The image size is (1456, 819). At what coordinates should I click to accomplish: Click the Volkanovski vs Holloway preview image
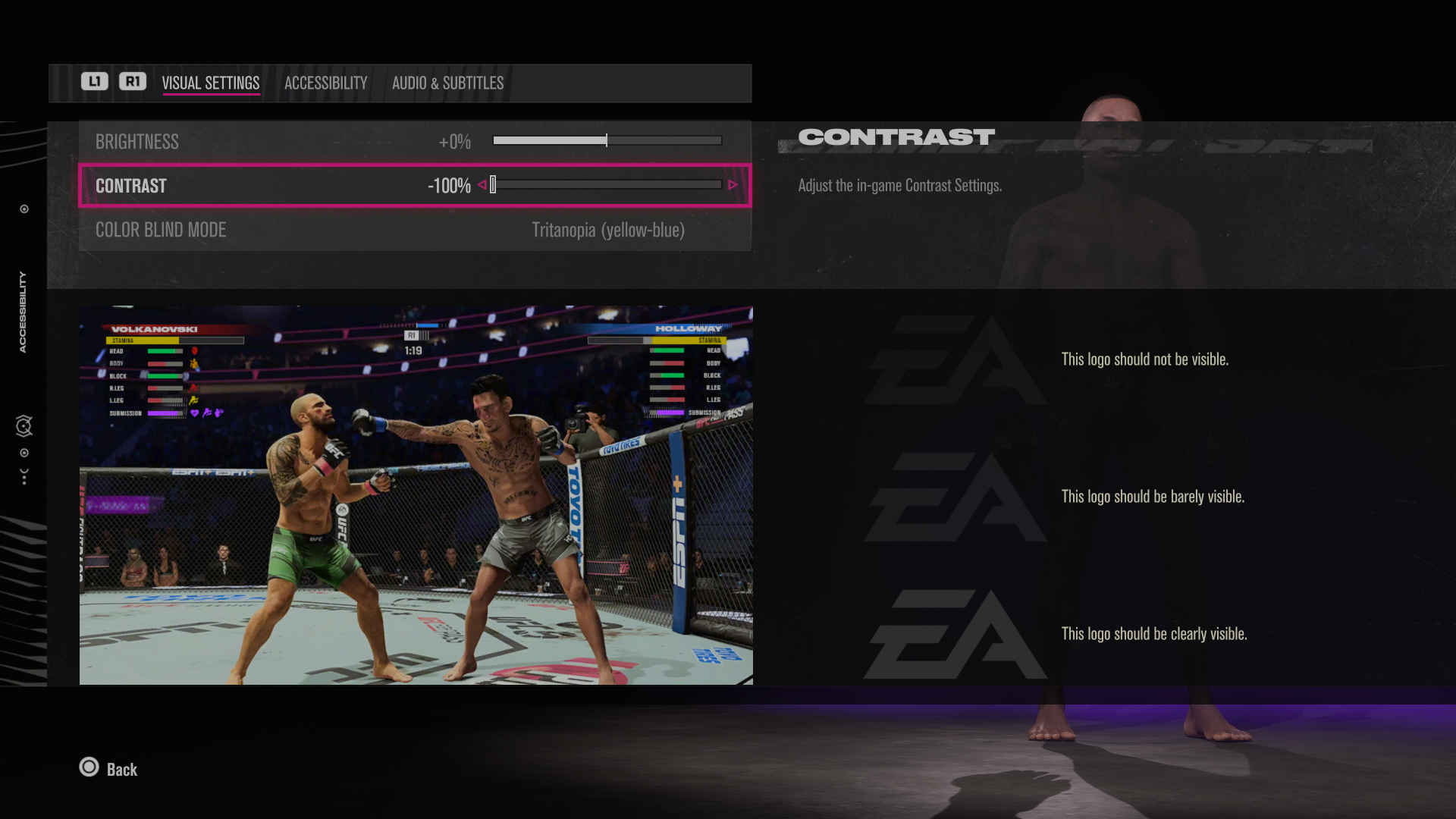point(416,495)
